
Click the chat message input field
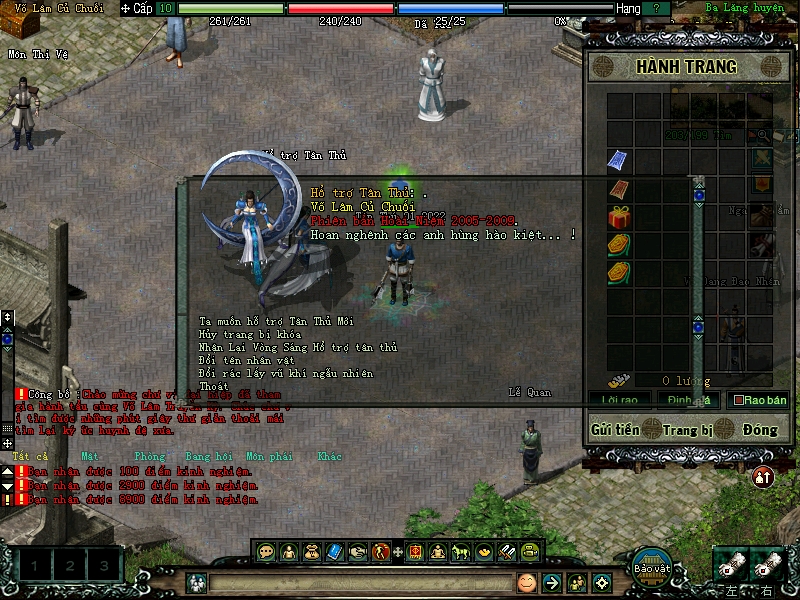tap(360, 582)
